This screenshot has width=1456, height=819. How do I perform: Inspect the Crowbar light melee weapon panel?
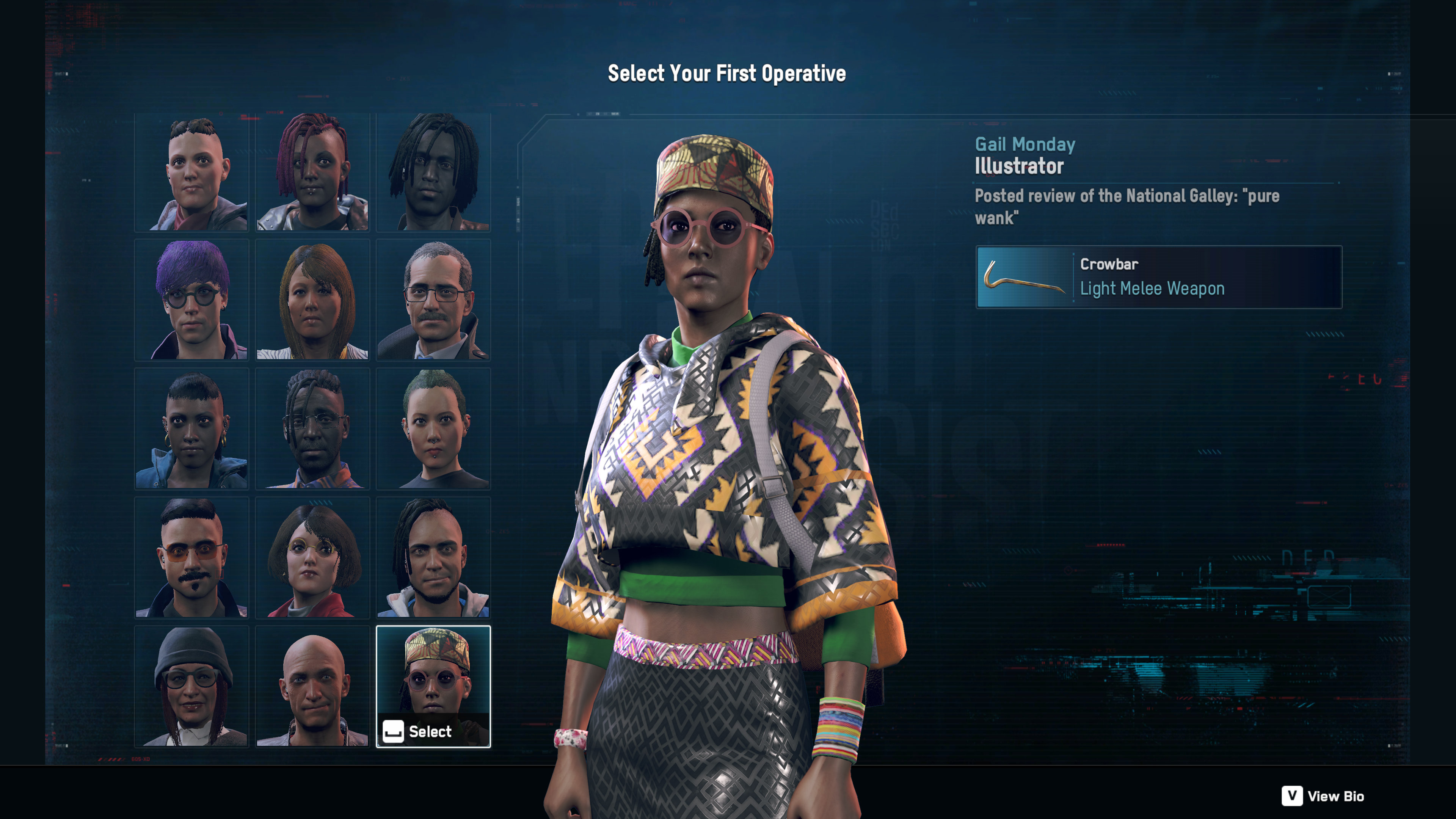1159,277
